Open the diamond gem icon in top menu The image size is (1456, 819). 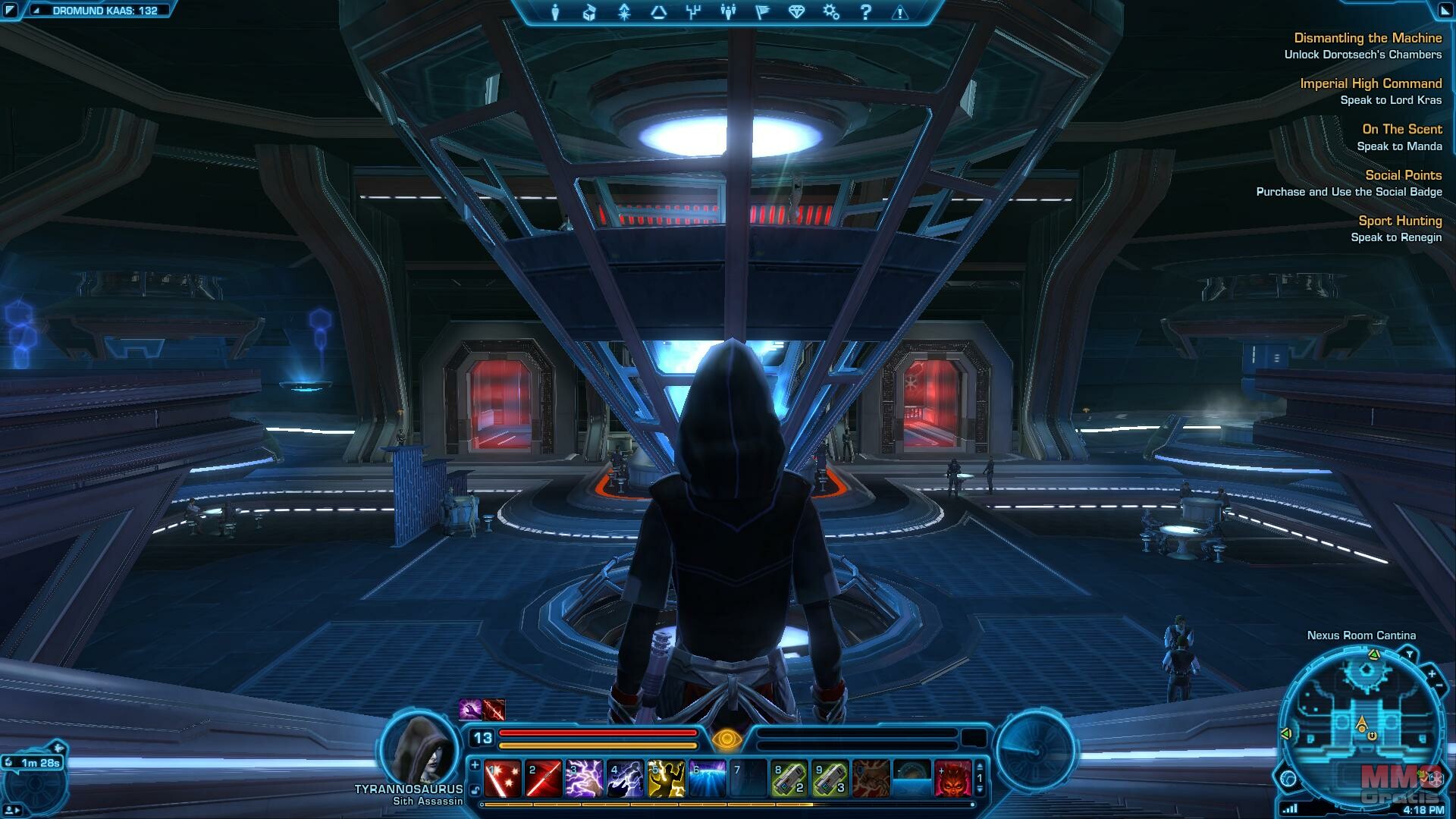(x=796, y=12)
